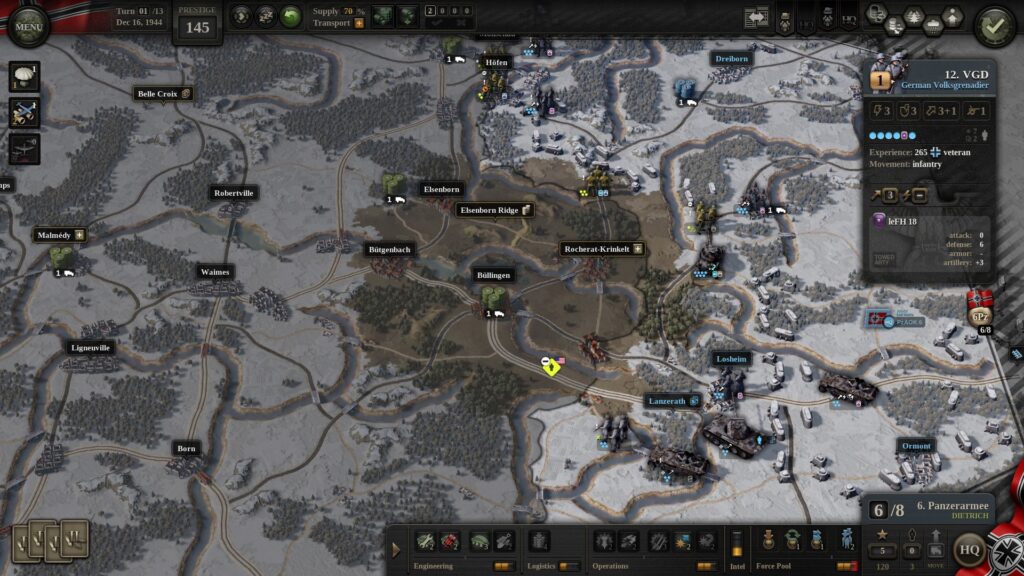The height and width of the screenshot is (576, 1024).
Task: Open the air attack crossed-planes action
Action: (x=24, y=113)
